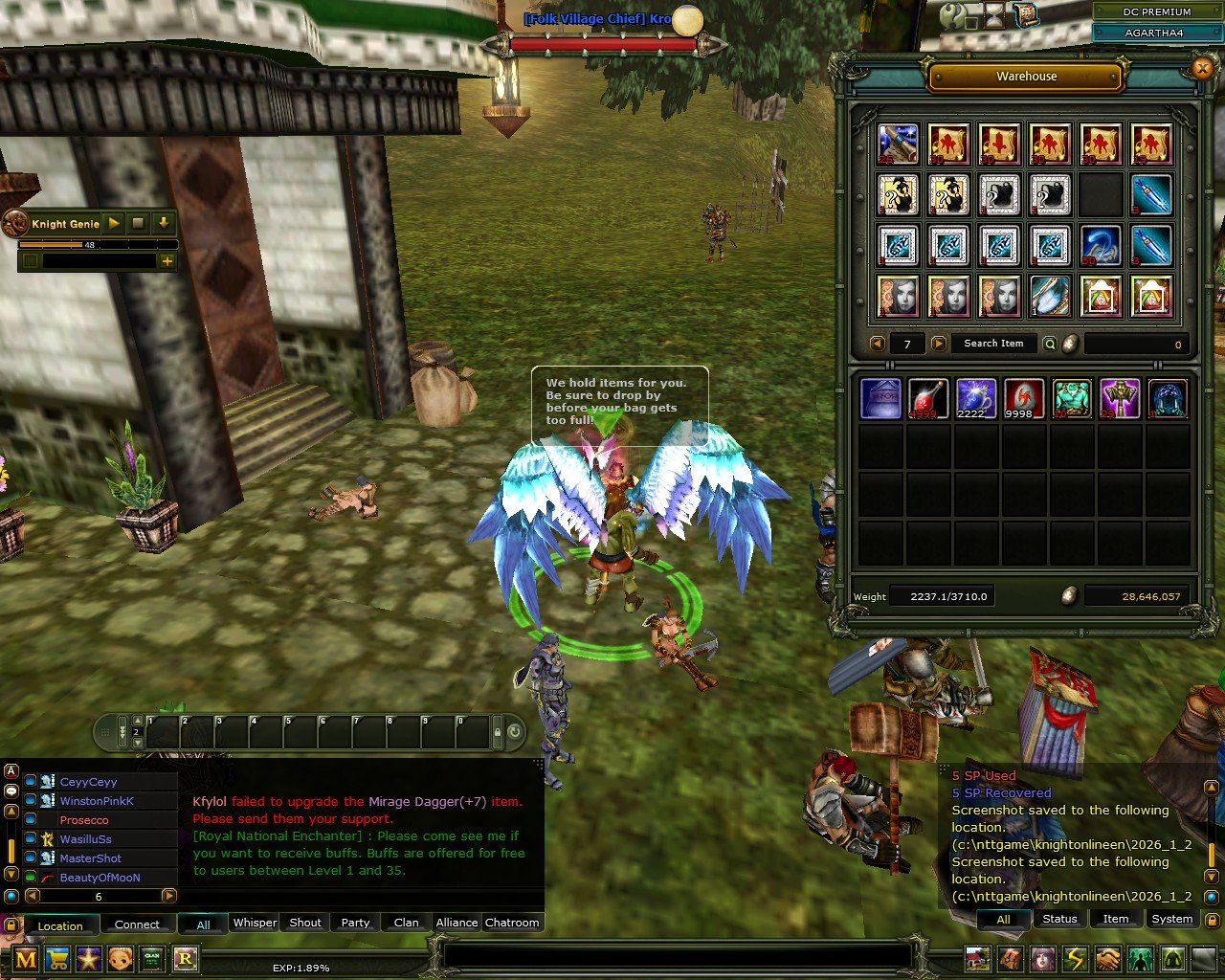Open the Power-Up Store via the R icon
Viewport: 1225px width, 980px height.
[x=185, y=959]
